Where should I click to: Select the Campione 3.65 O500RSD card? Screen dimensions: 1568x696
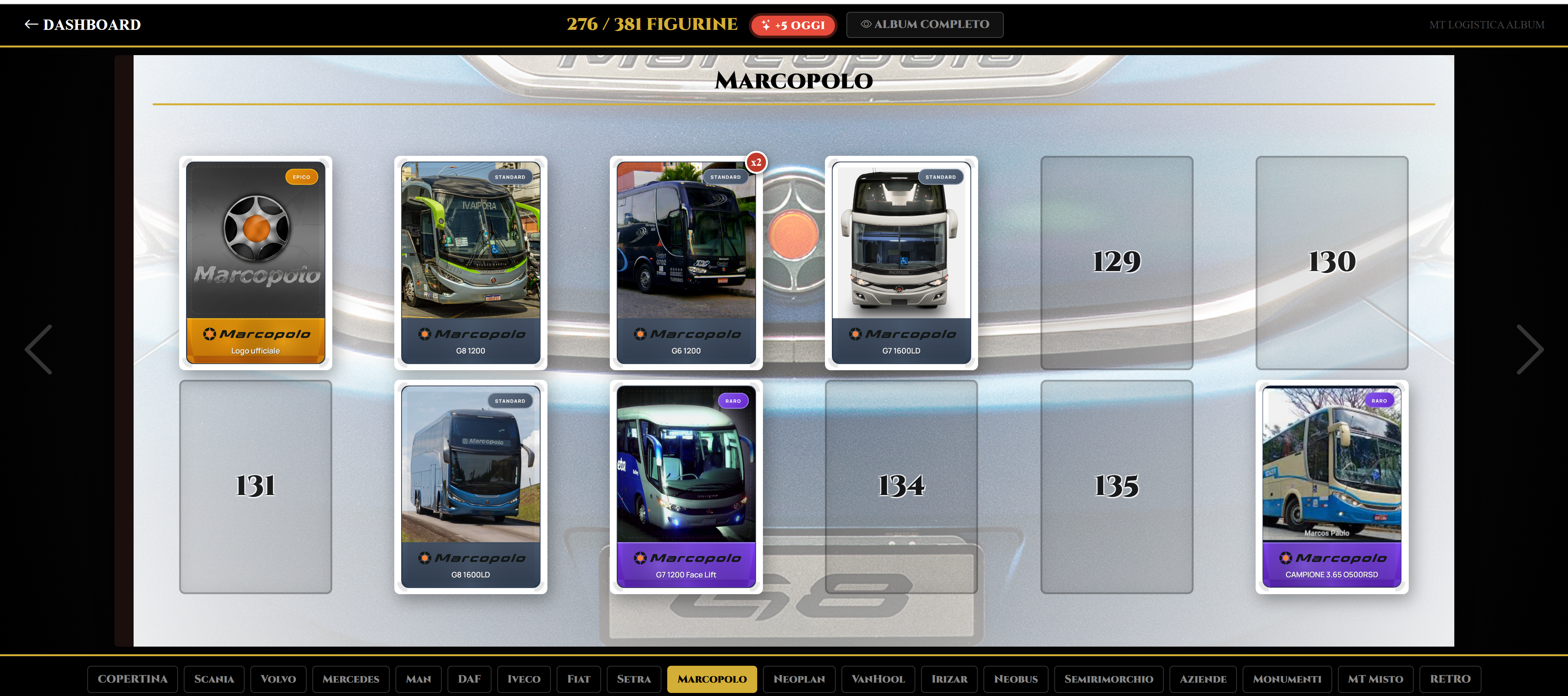1331,487
